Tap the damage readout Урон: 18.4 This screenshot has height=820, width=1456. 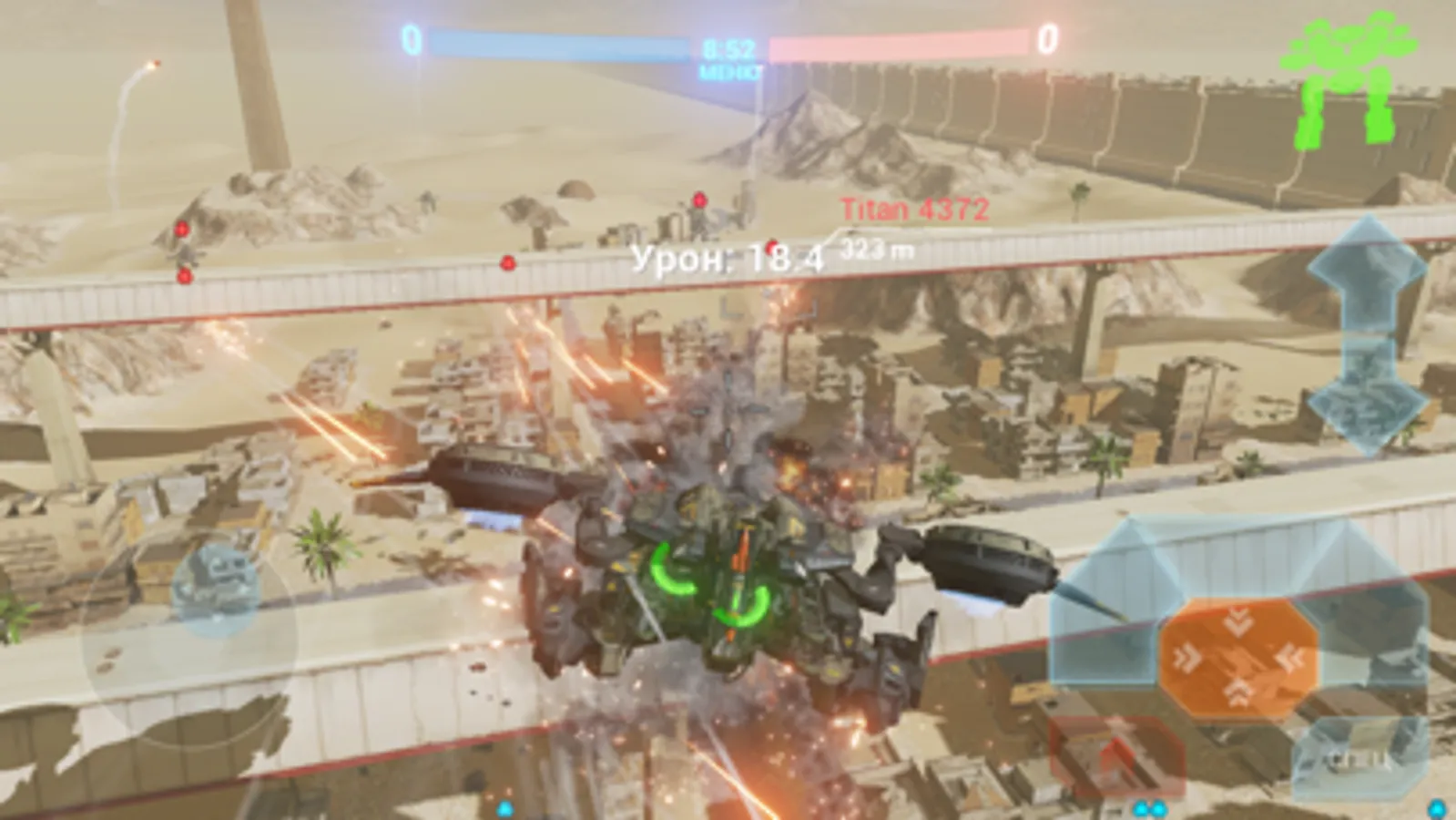tap(728, 258)
